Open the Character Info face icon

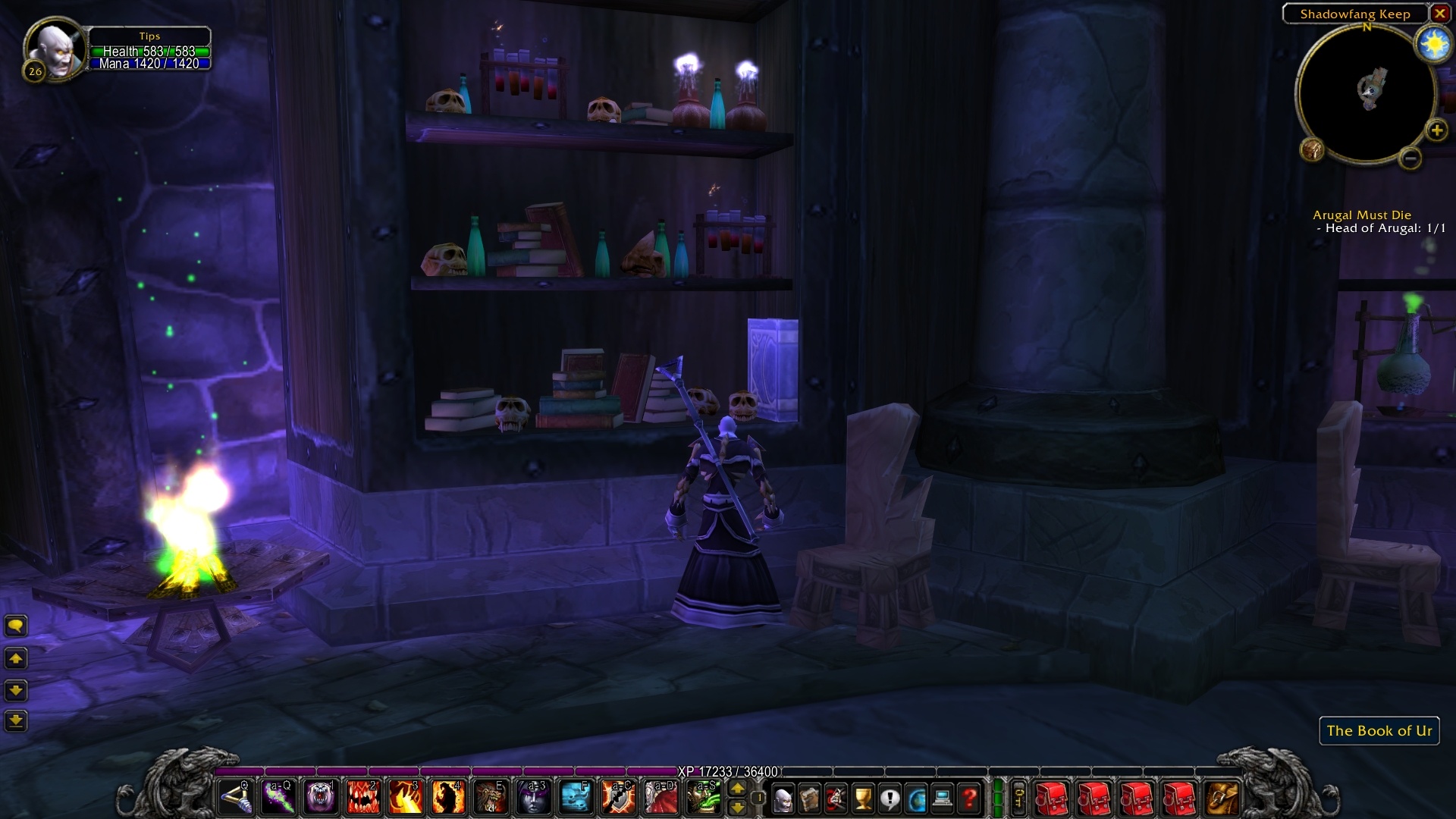[783, 798]
